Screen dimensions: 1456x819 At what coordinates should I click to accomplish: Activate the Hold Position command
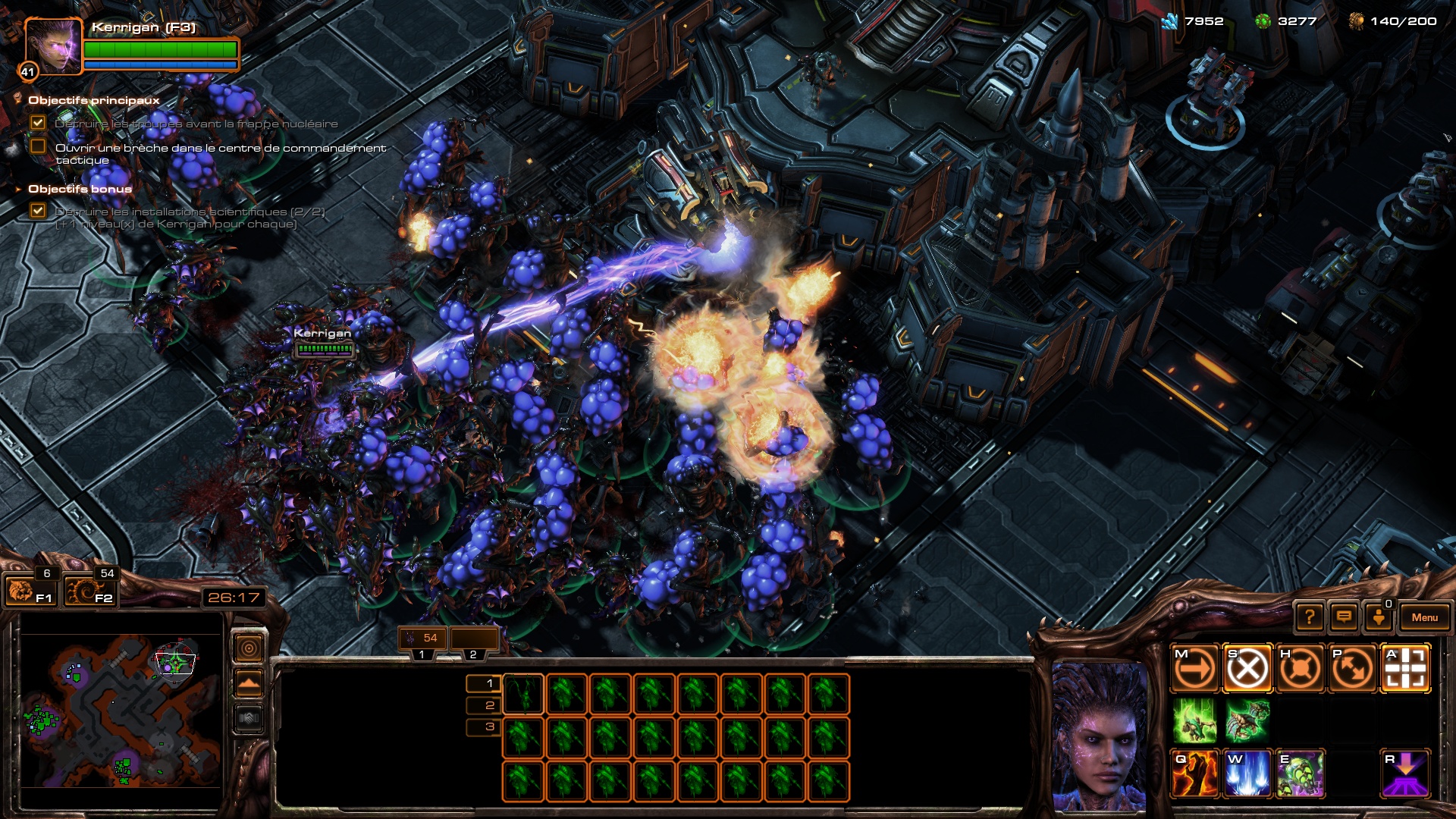1300,669
